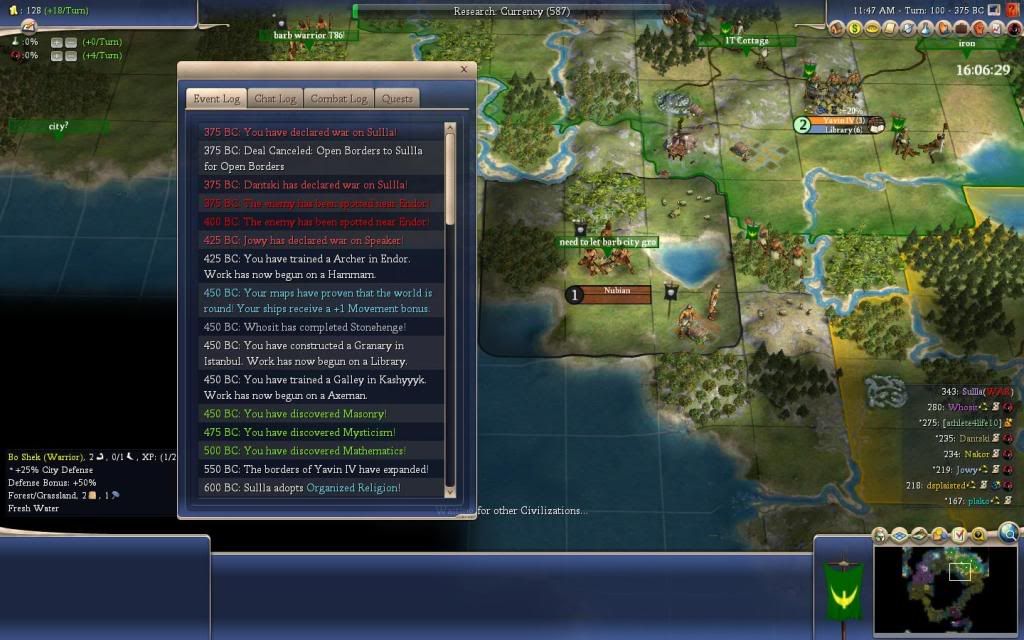Screen dimensions: 1024x640
Task: Close the event log window
Action: point(463,70)
